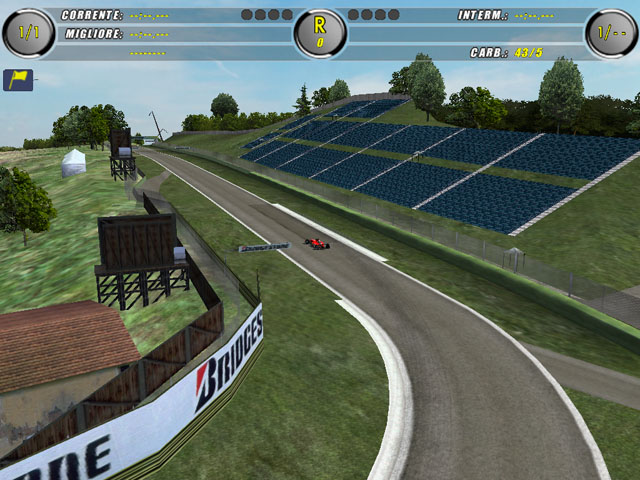Select the central gear indicator dial
The height and width of the screenshot is (480, 640).
point(320,33)
